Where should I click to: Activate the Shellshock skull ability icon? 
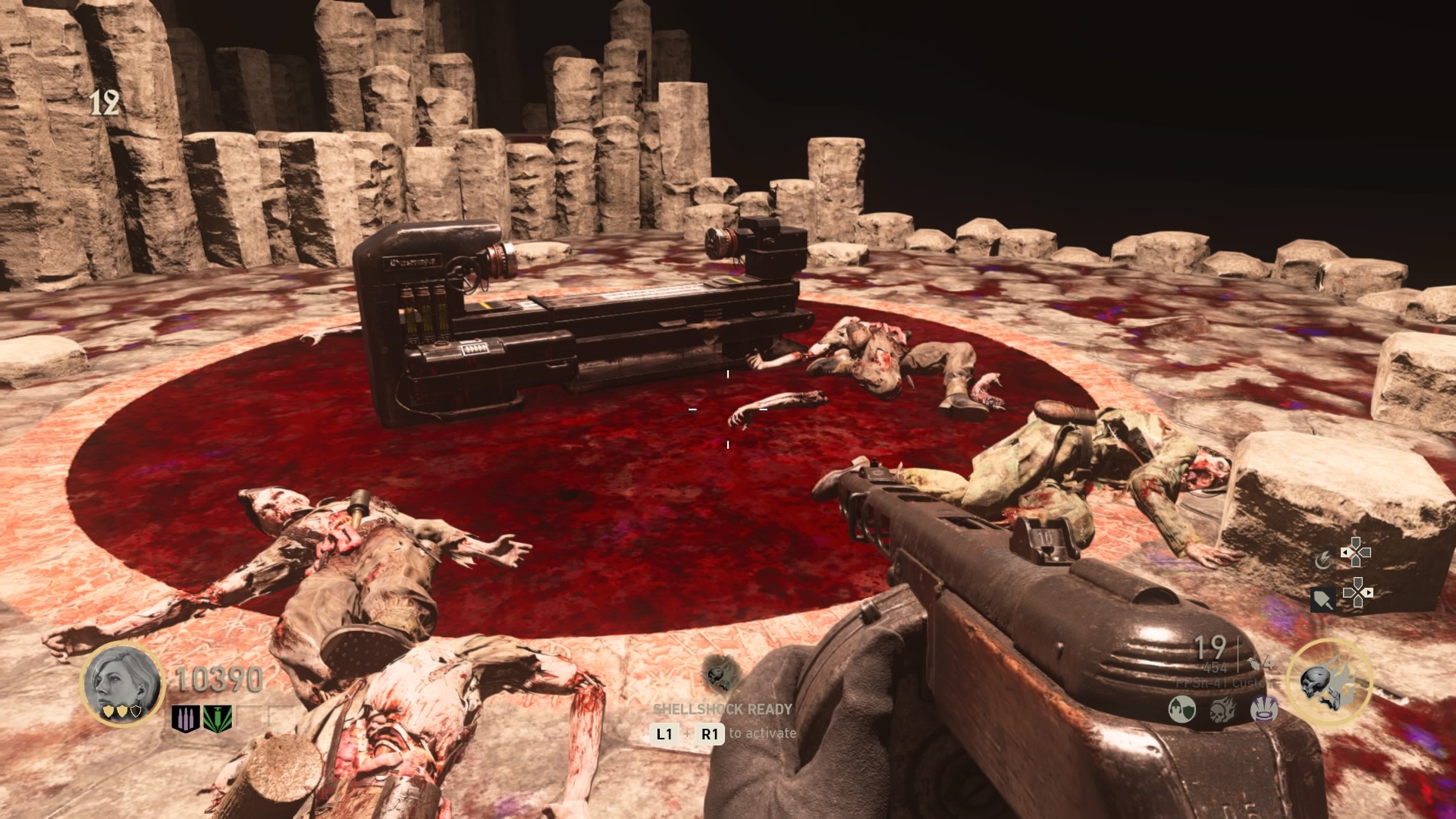(721, 674)
